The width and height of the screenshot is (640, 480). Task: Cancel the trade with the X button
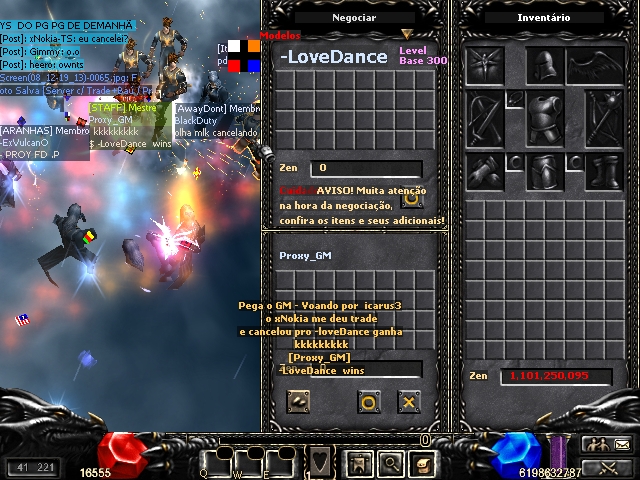tap(408, 402)
